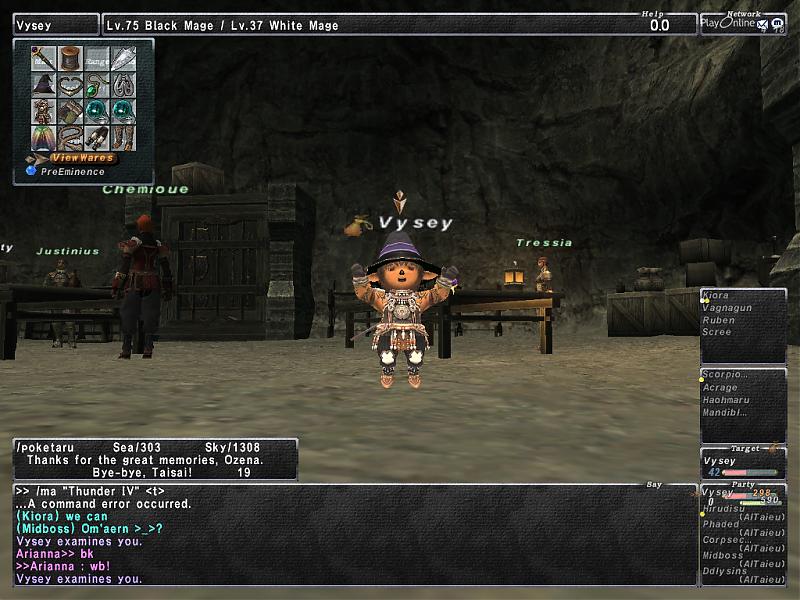Select the silver earring equipment slot
The height and width of the screenshot is (600, 800).
tap(123, 86)
